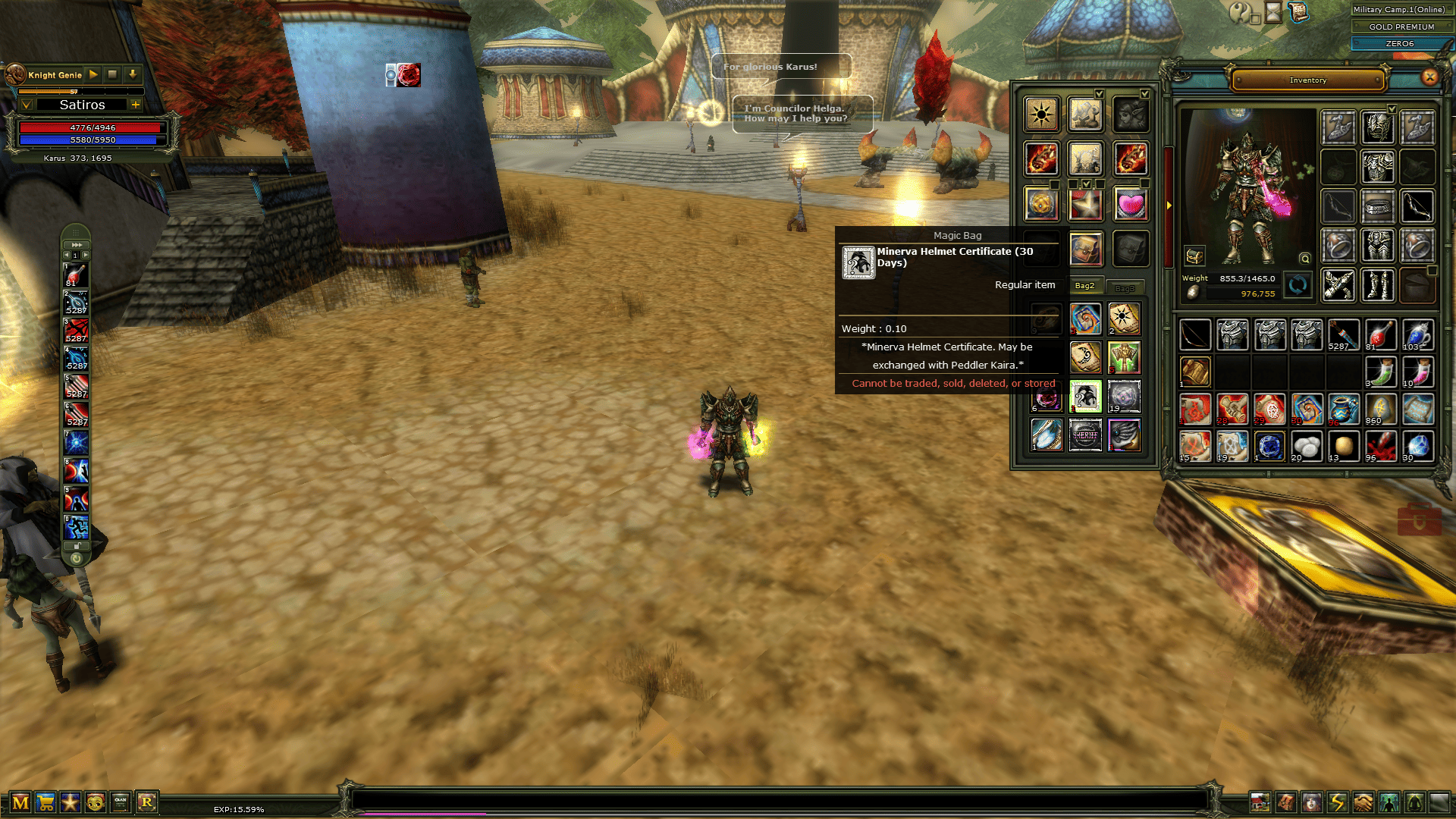1456x819 pixels.
Task: Select the equipped chest armor slot
Action: pyautogui.click(x=1378, y=166)
